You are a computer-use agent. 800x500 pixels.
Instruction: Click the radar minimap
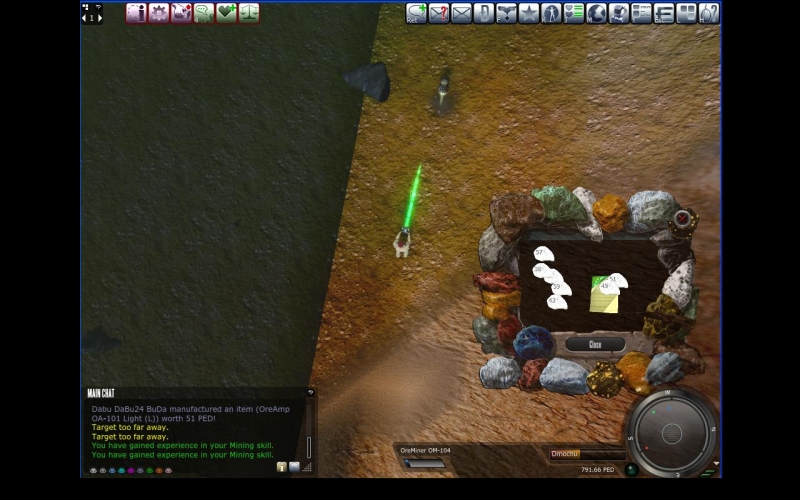pyautogui.click(x=671, y=433)
